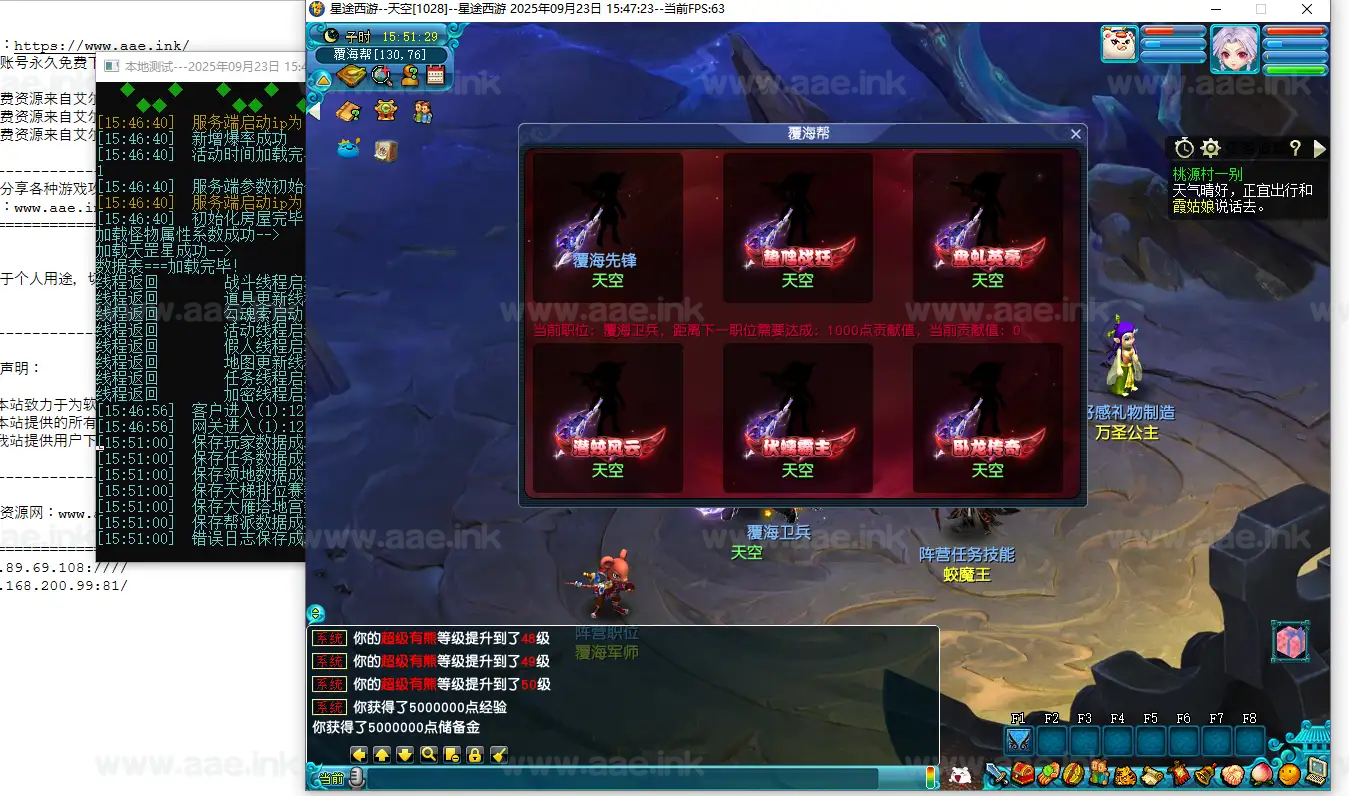Click the sword icon in bottom toolbar
The image size is (1349, 796).
(996, 774)
